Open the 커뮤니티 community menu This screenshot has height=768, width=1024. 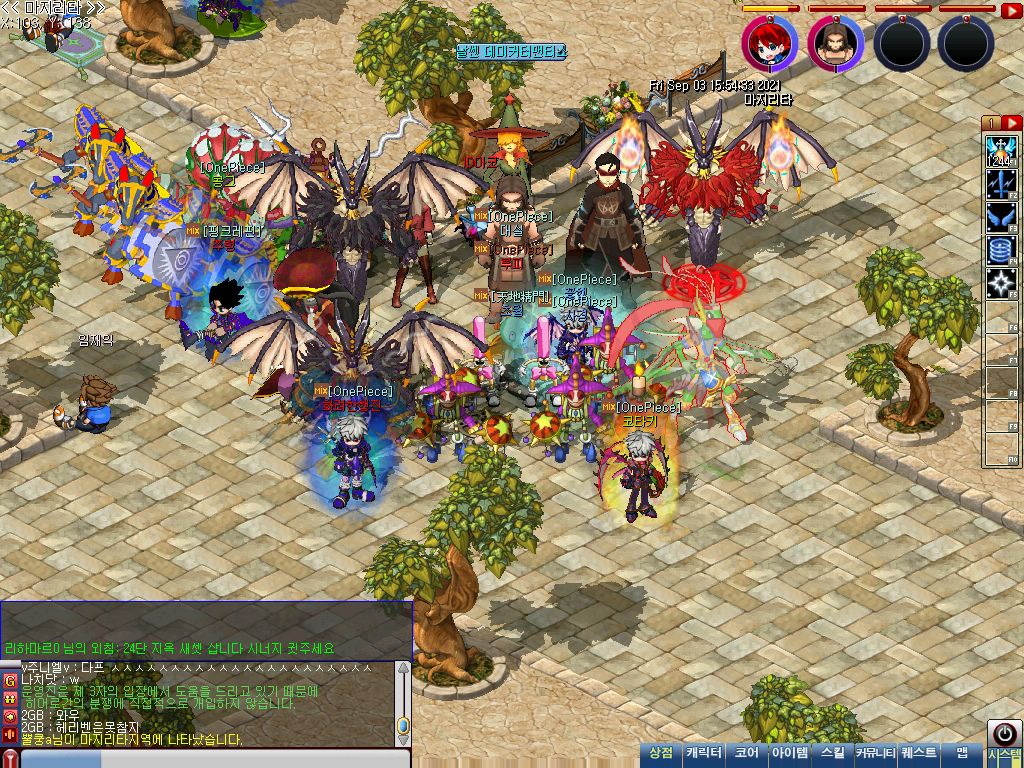tap(875, 753)
